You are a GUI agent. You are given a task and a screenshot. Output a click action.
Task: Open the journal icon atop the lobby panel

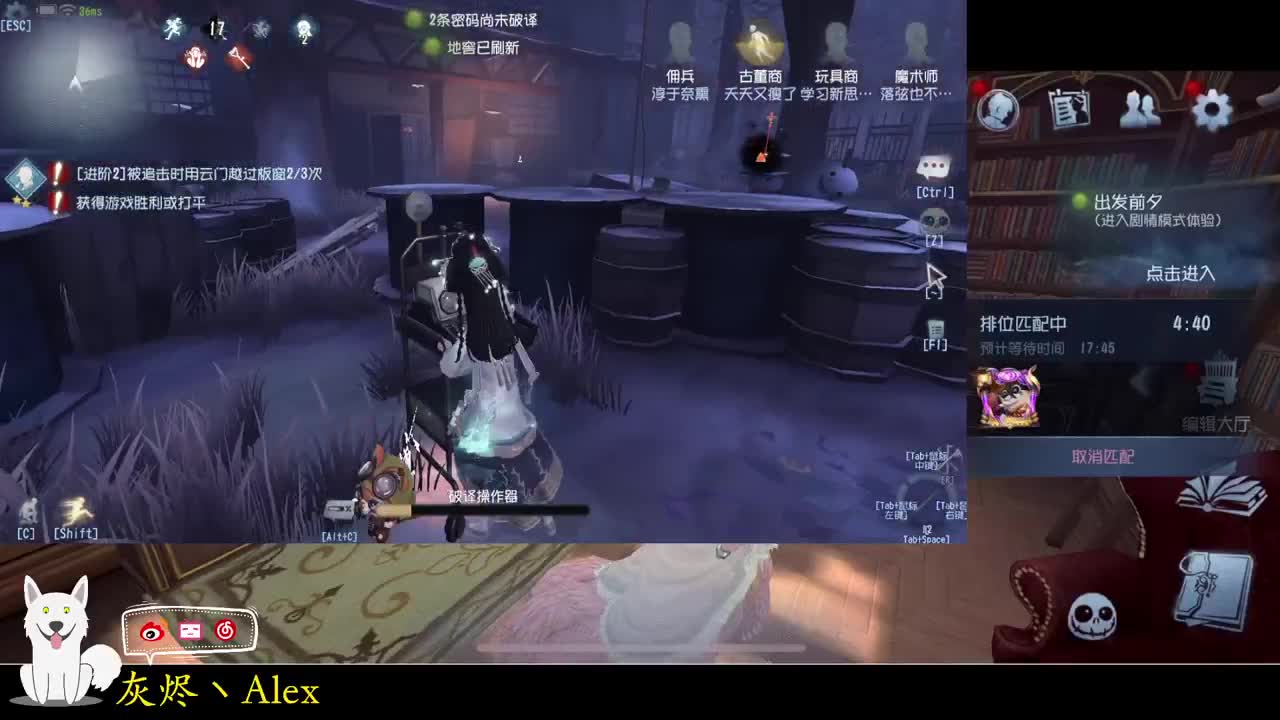tap(1072, 110)
